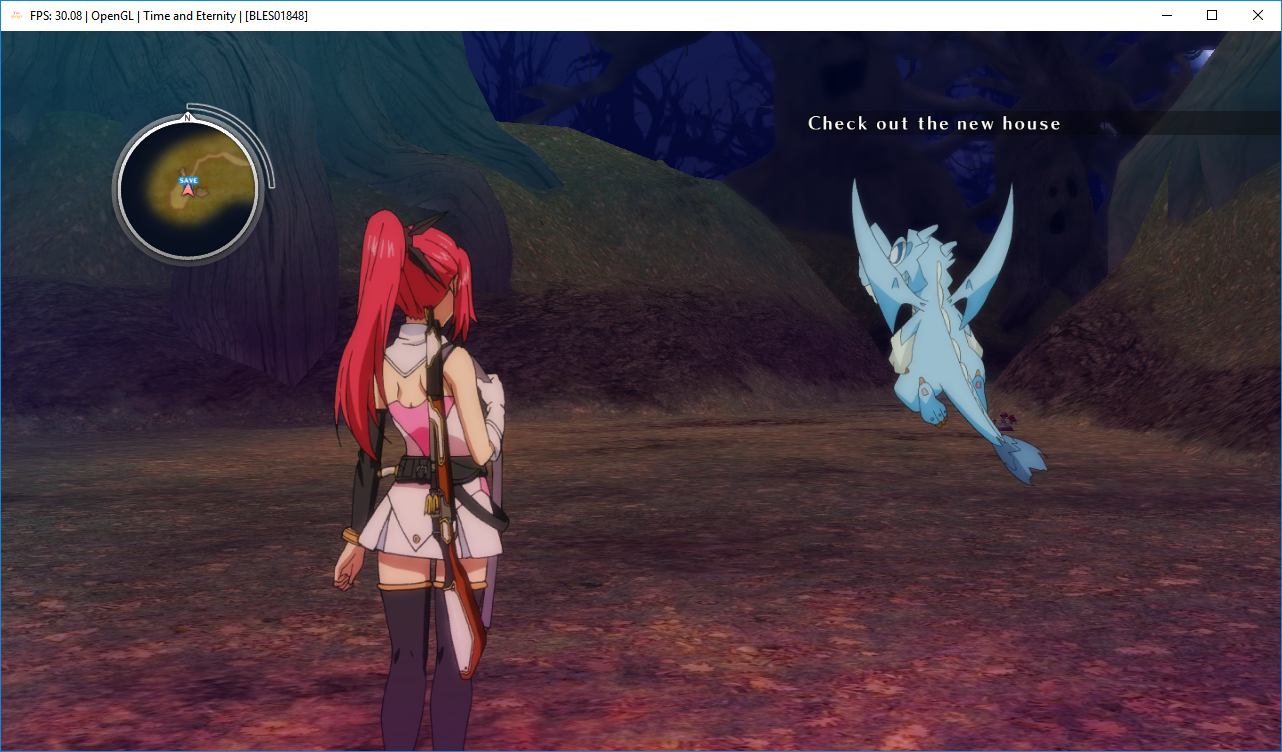Image resolution: width=1282 pixels, height=752 pixels.
Task: Maximize the emulator window
Action: click(x=1212, y=15)
